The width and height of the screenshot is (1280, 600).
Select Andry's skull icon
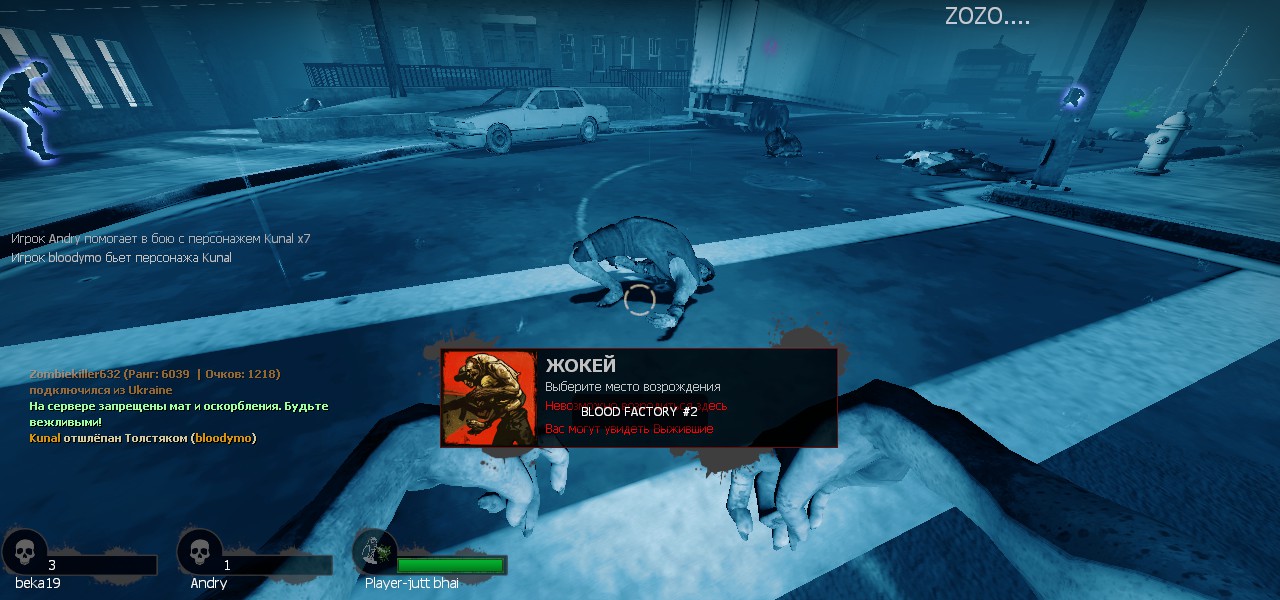(x=199, y=552)
